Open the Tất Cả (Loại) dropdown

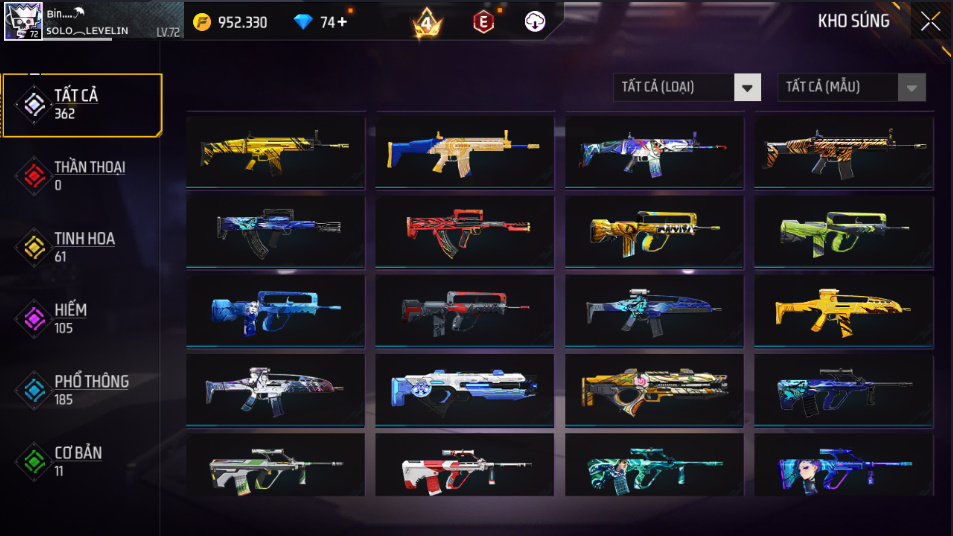[687, 88]
